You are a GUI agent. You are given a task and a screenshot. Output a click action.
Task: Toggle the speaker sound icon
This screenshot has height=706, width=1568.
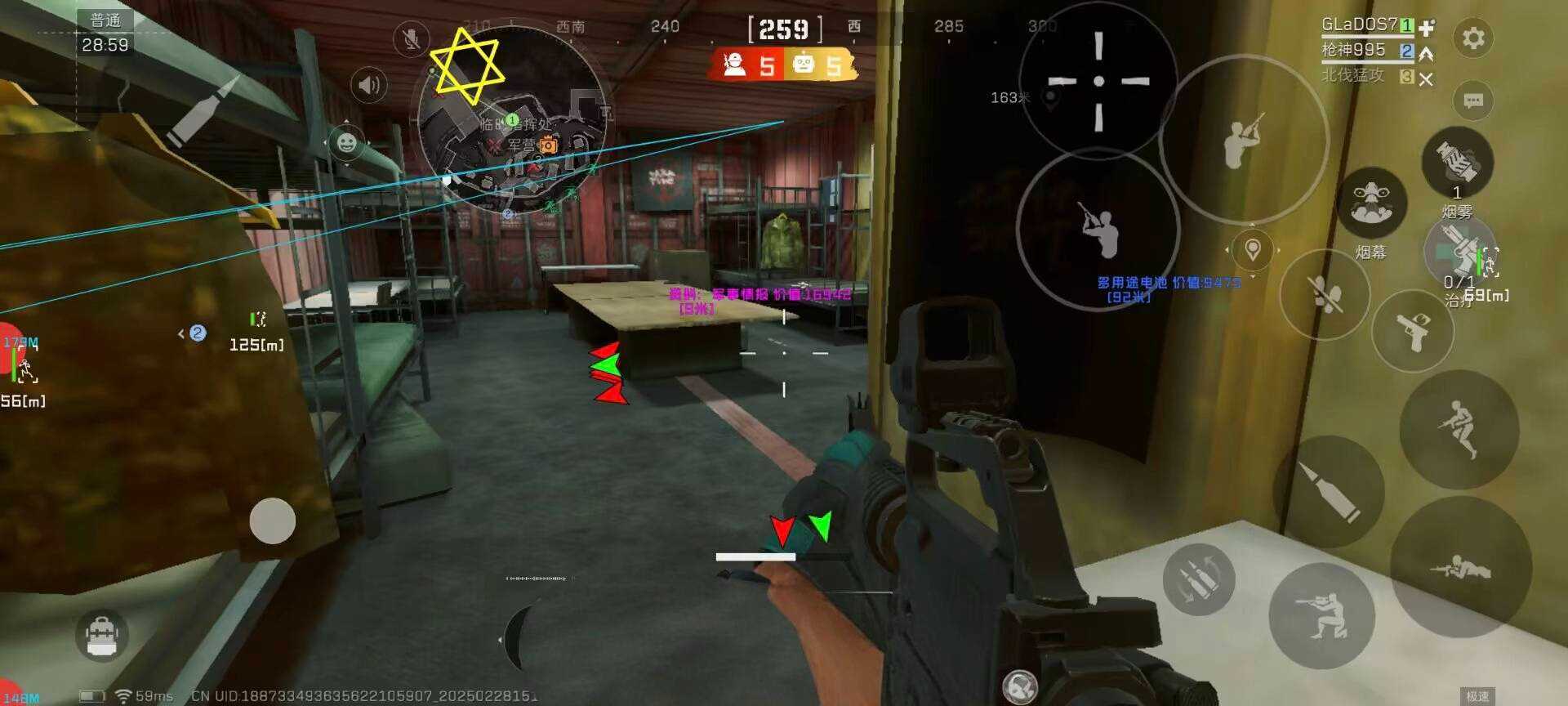tap(369, 85)
